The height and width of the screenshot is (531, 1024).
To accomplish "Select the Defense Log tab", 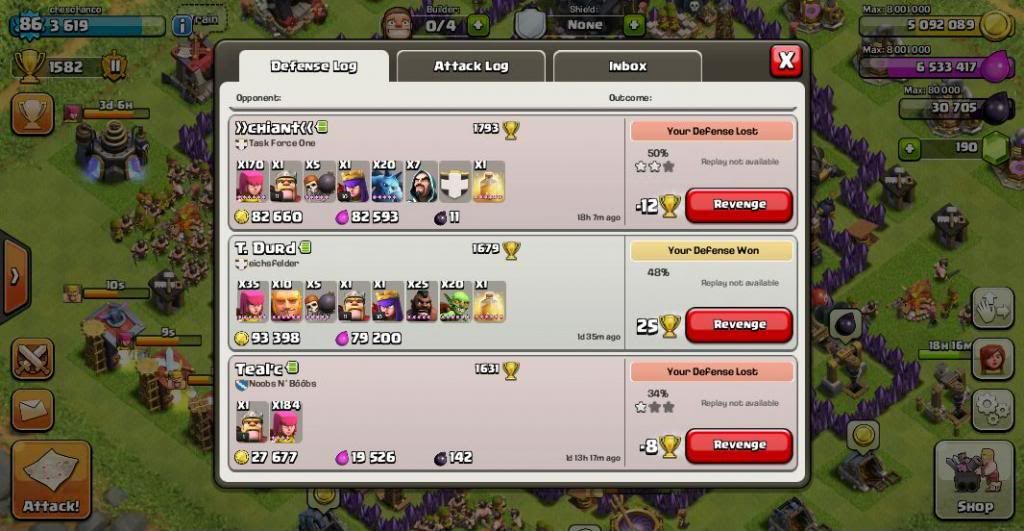I will [313, 66].
